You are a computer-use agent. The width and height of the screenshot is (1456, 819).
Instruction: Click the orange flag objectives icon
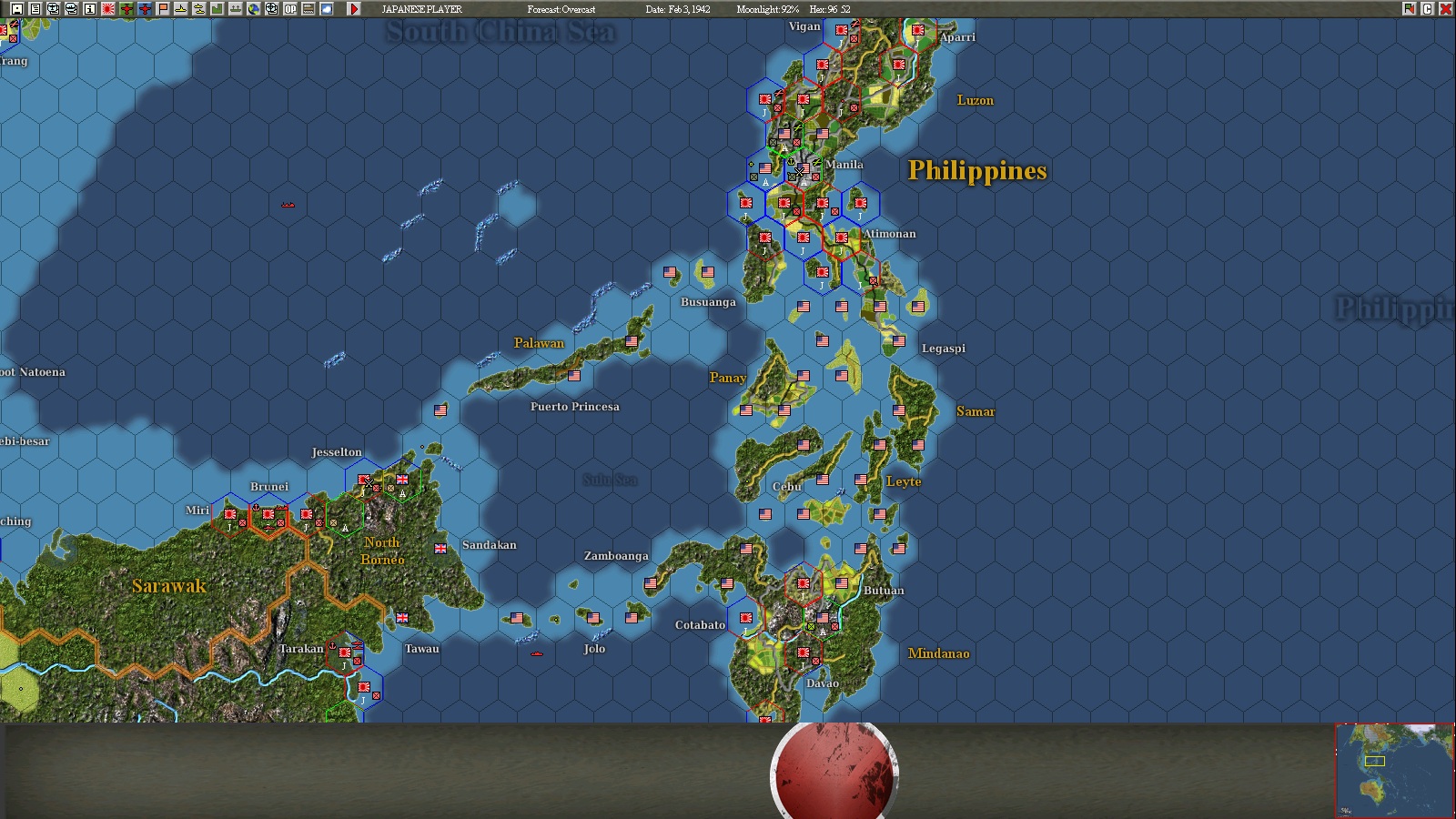(x=162, y=7)
